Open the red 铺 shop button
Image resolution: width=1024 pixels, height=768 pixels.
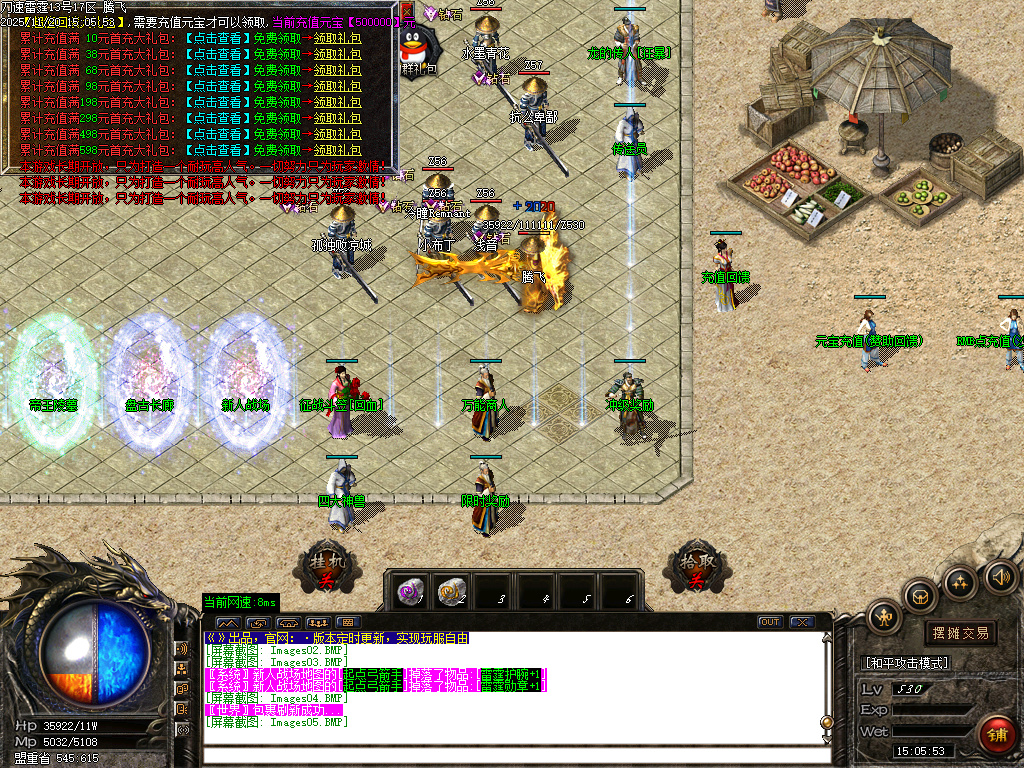point(996,734)
